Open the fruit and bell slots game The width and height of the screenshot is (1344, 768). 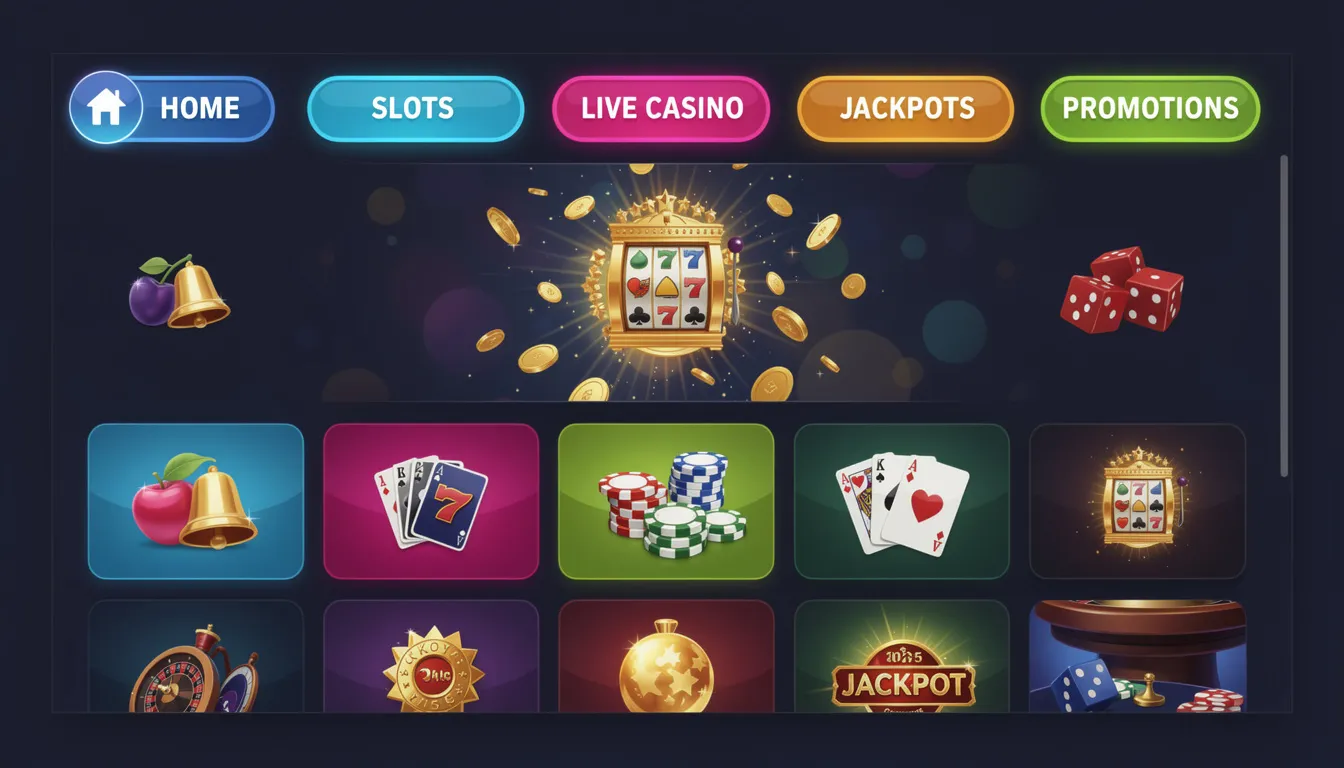pos(195,501)
